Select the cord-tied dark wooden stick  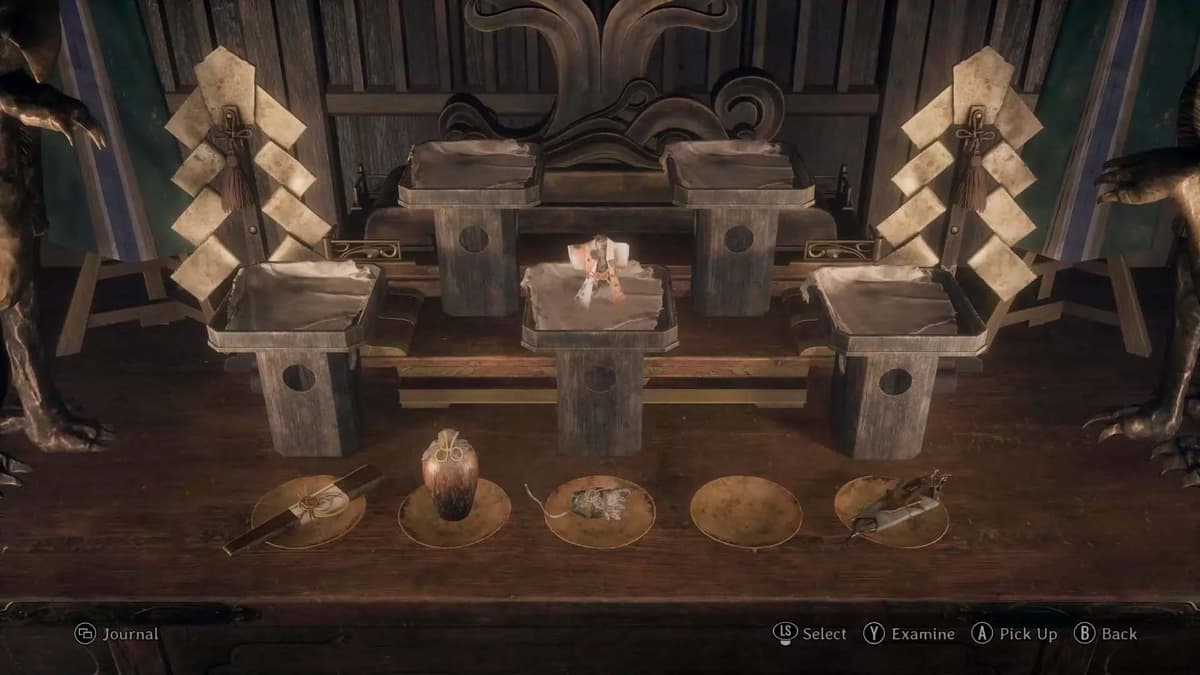click(x=305, y=508)
